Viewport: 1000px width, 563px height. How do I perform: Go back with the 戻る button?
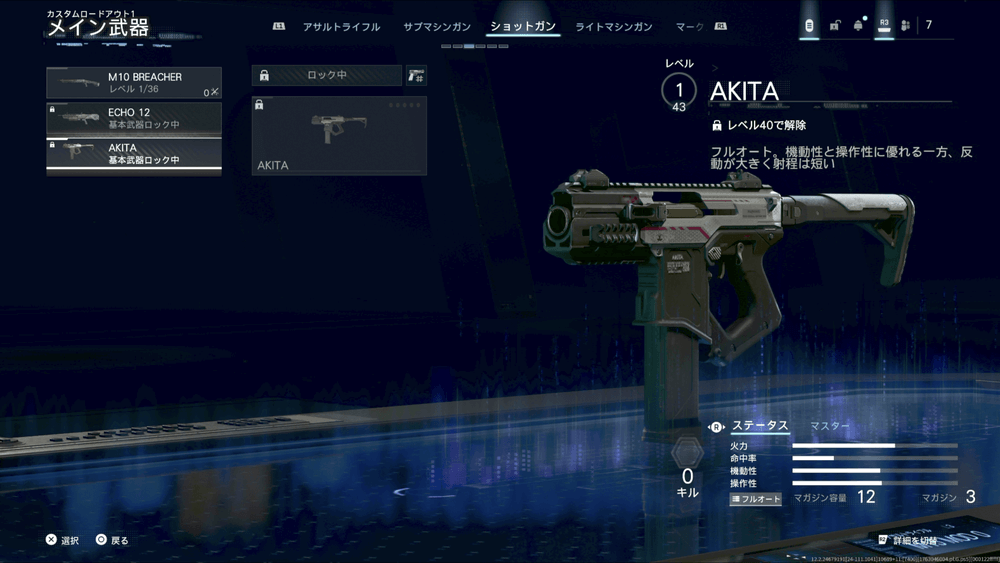[112, 540]
